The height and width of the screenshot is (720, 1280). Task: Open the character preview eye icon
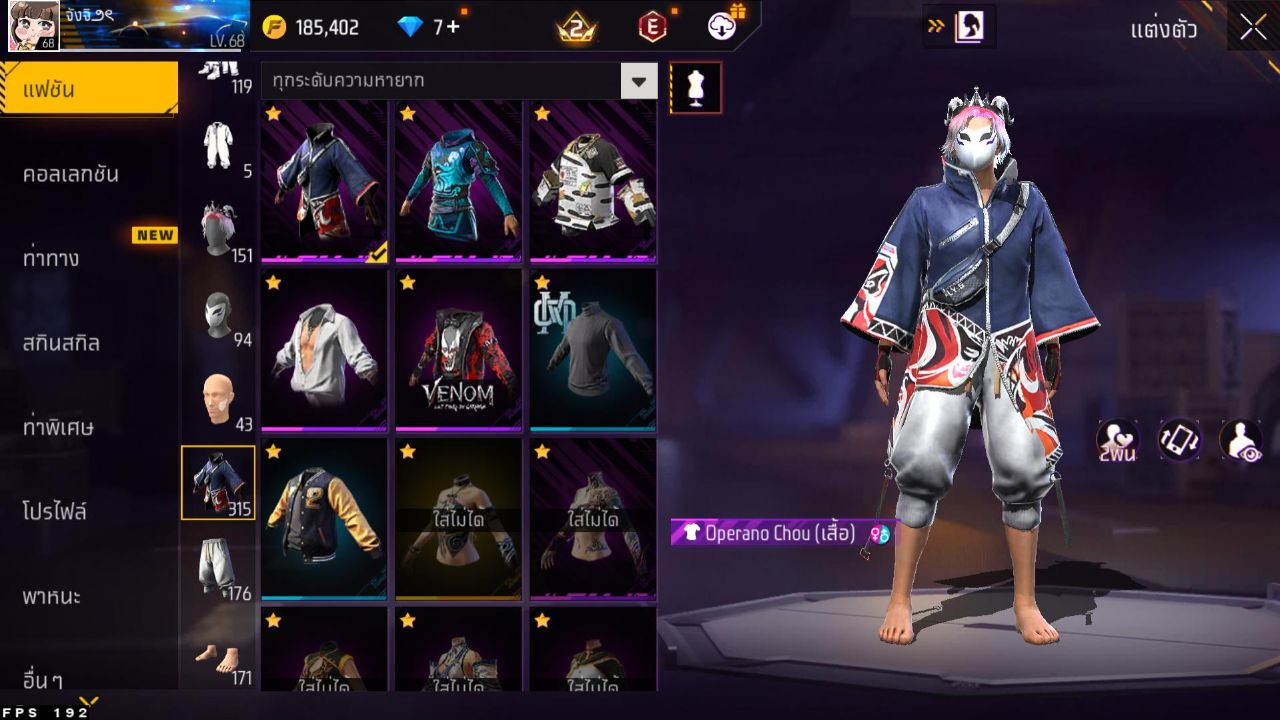tap(1243, 441)
